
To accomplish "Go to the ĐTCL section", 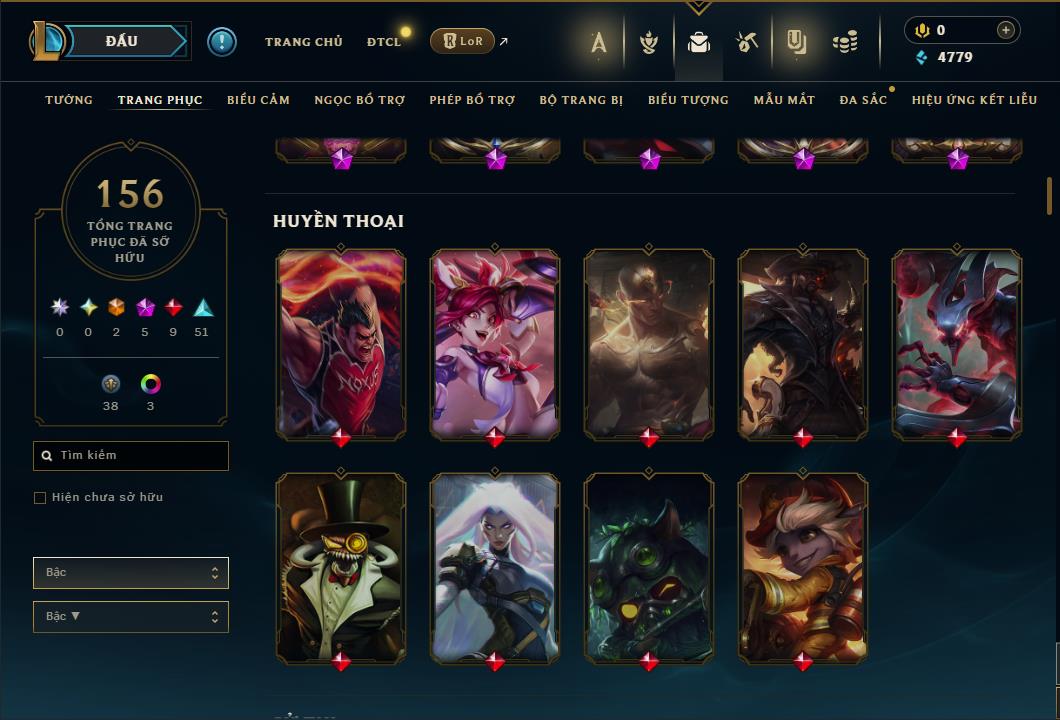I will [x=383, y=42].
